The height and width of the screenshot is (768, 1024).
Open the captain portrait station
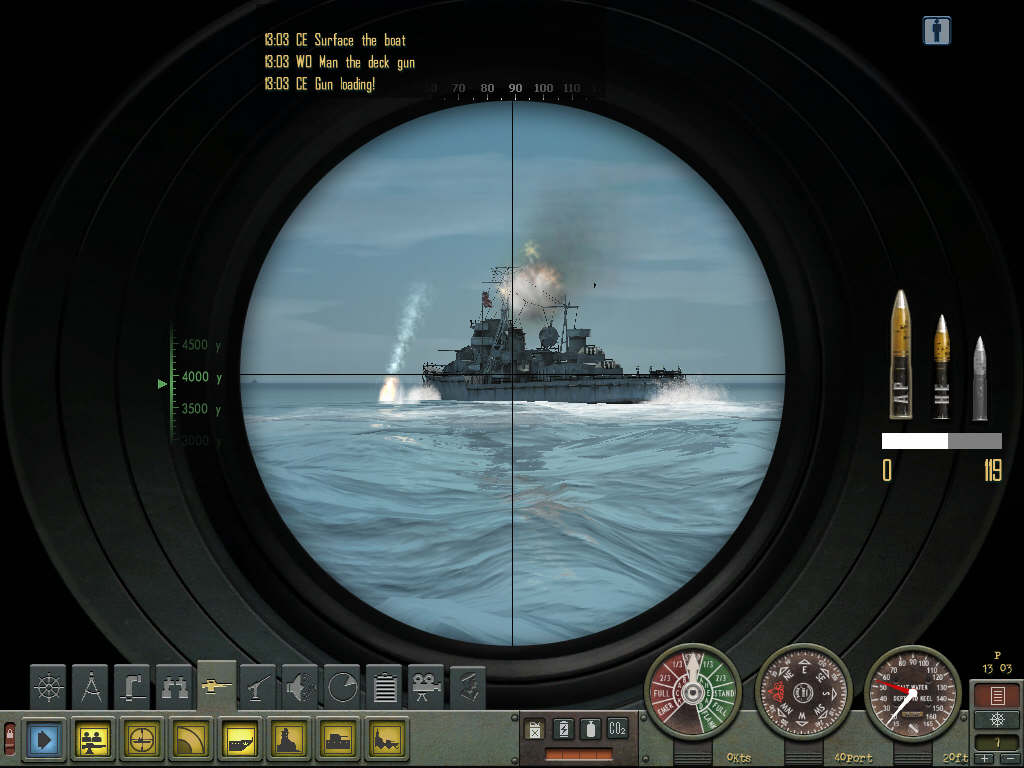(x=467, y=686)
